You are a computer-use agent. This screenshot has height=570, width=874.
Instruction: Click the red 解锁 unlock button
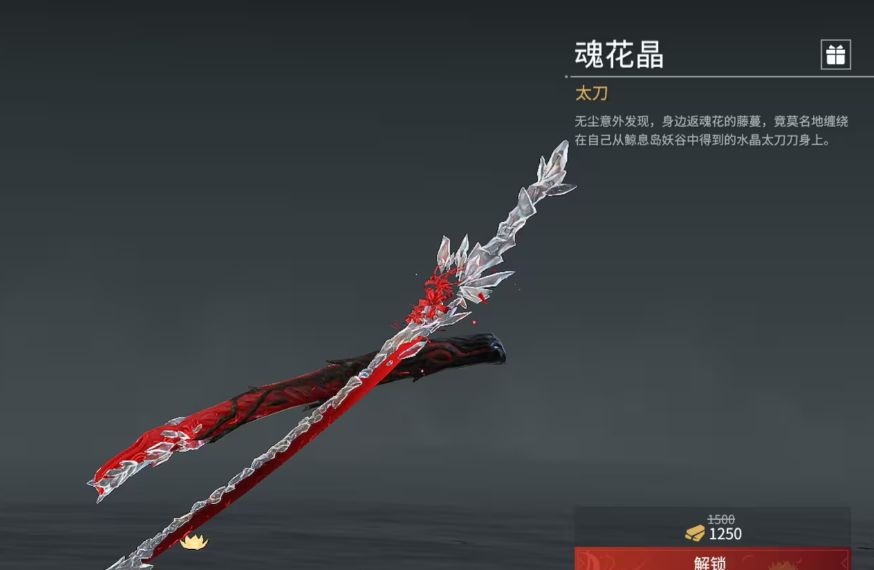pos(712,560)
